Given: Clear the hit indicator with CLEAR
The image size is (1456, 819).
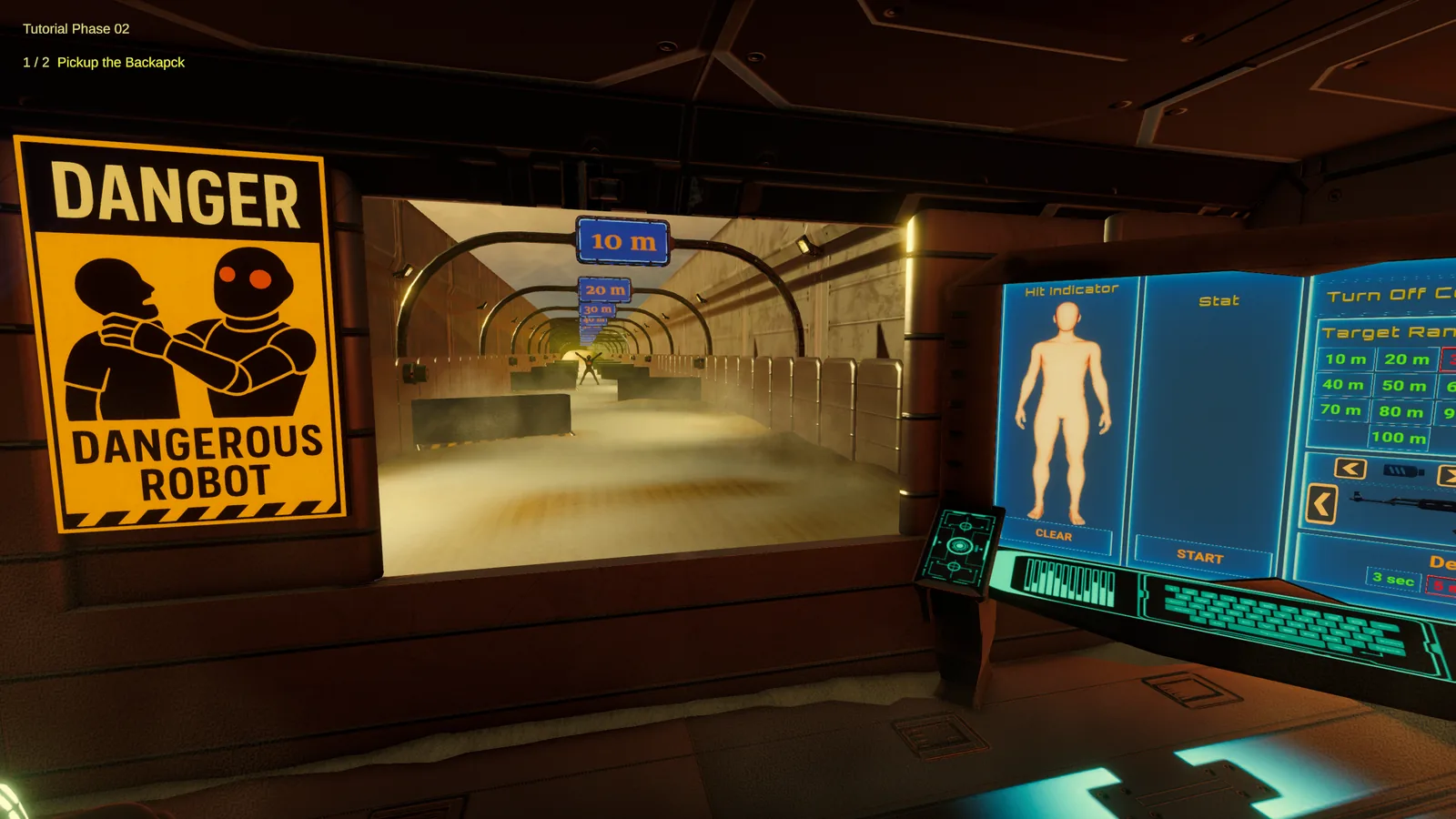Looking at the screenshot, I should pyautogui.click(x=1053, y=535).
